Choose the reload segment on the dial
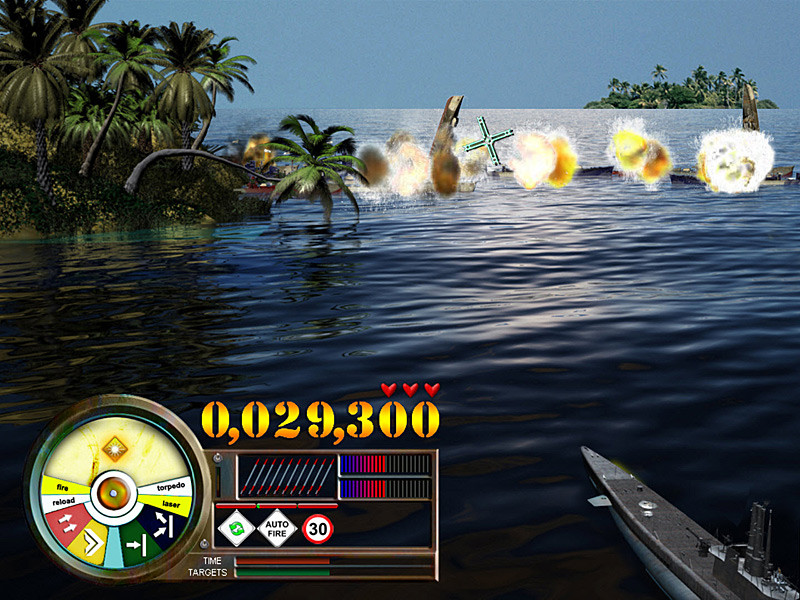This screenshot has width=800, height=600. 64,499
